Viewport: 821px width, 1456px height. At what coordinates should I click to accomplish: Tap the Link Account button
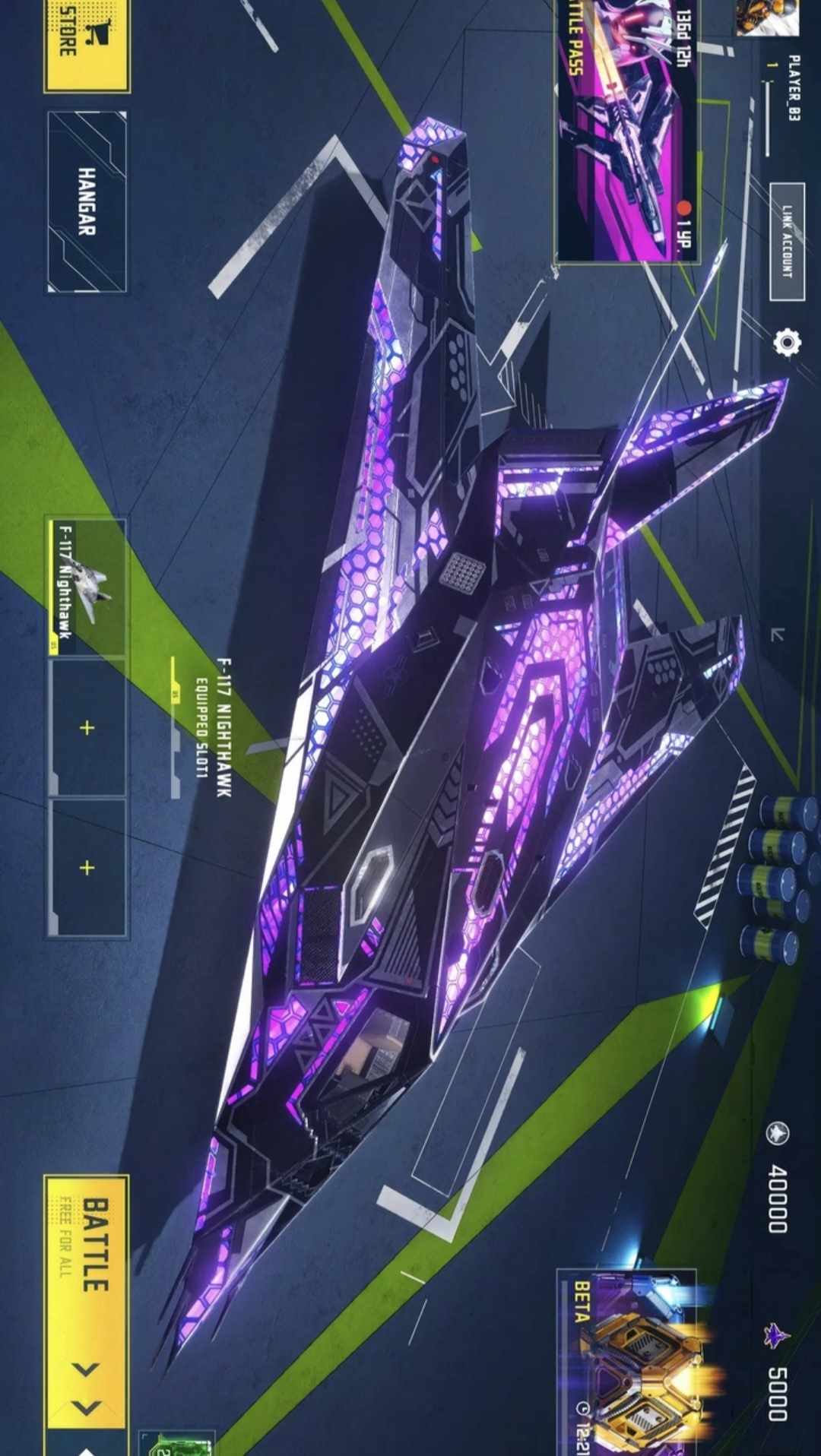click(787, 242)
